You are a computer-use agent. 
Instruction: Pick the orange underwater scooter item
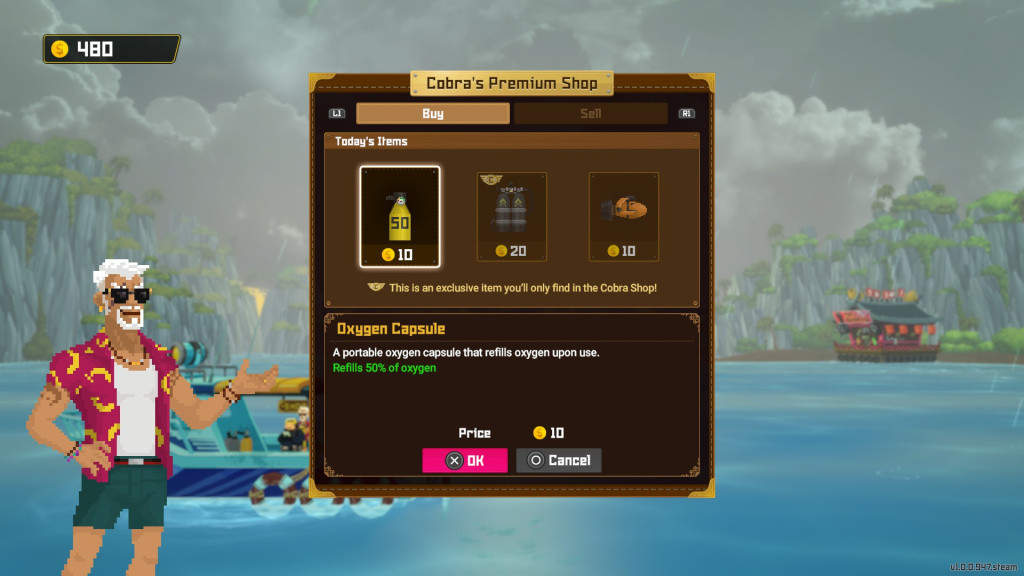point(624,216)
